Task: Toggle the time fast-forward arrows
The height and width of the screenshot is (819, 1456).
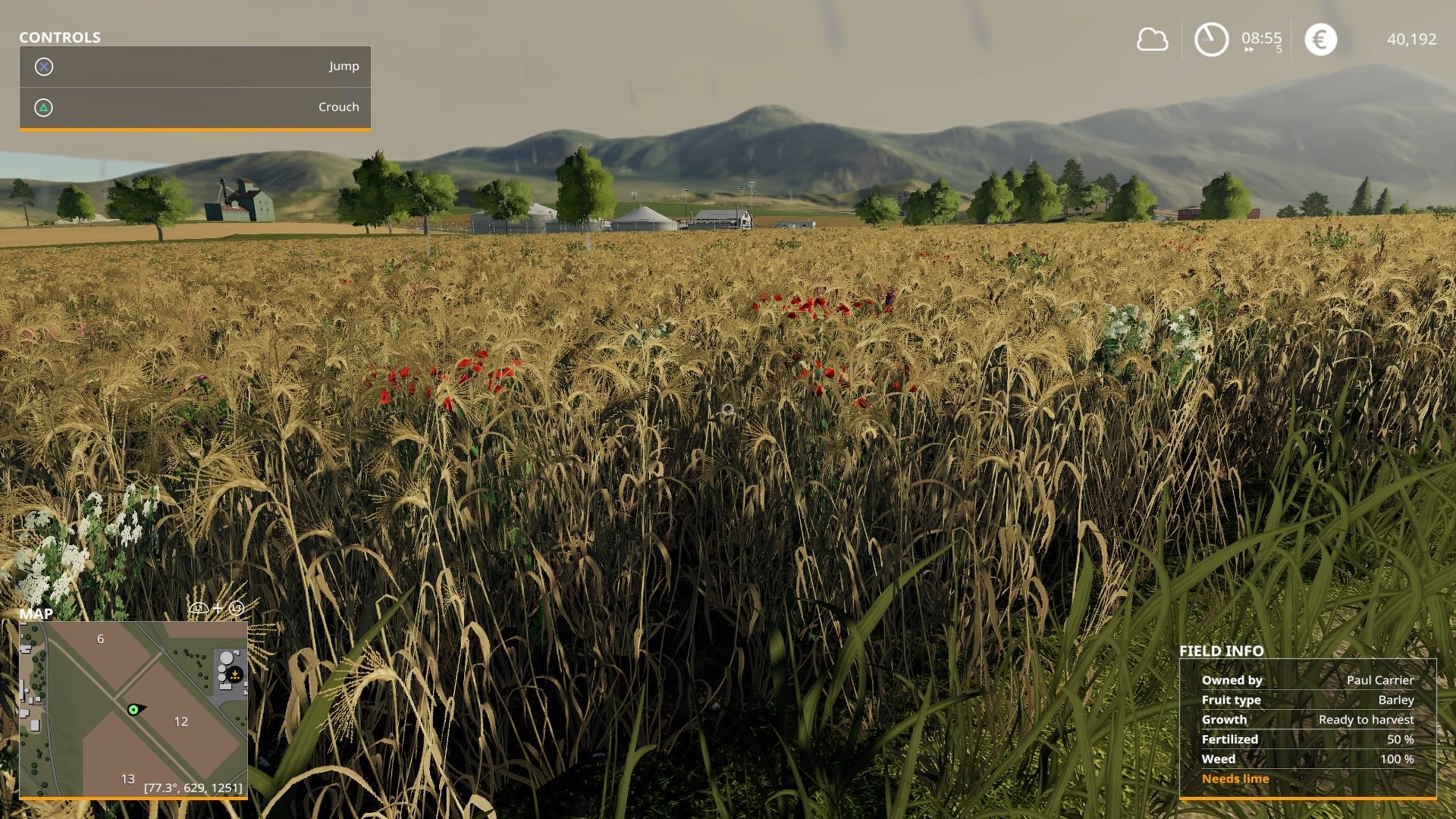Action: [1248, 49]
